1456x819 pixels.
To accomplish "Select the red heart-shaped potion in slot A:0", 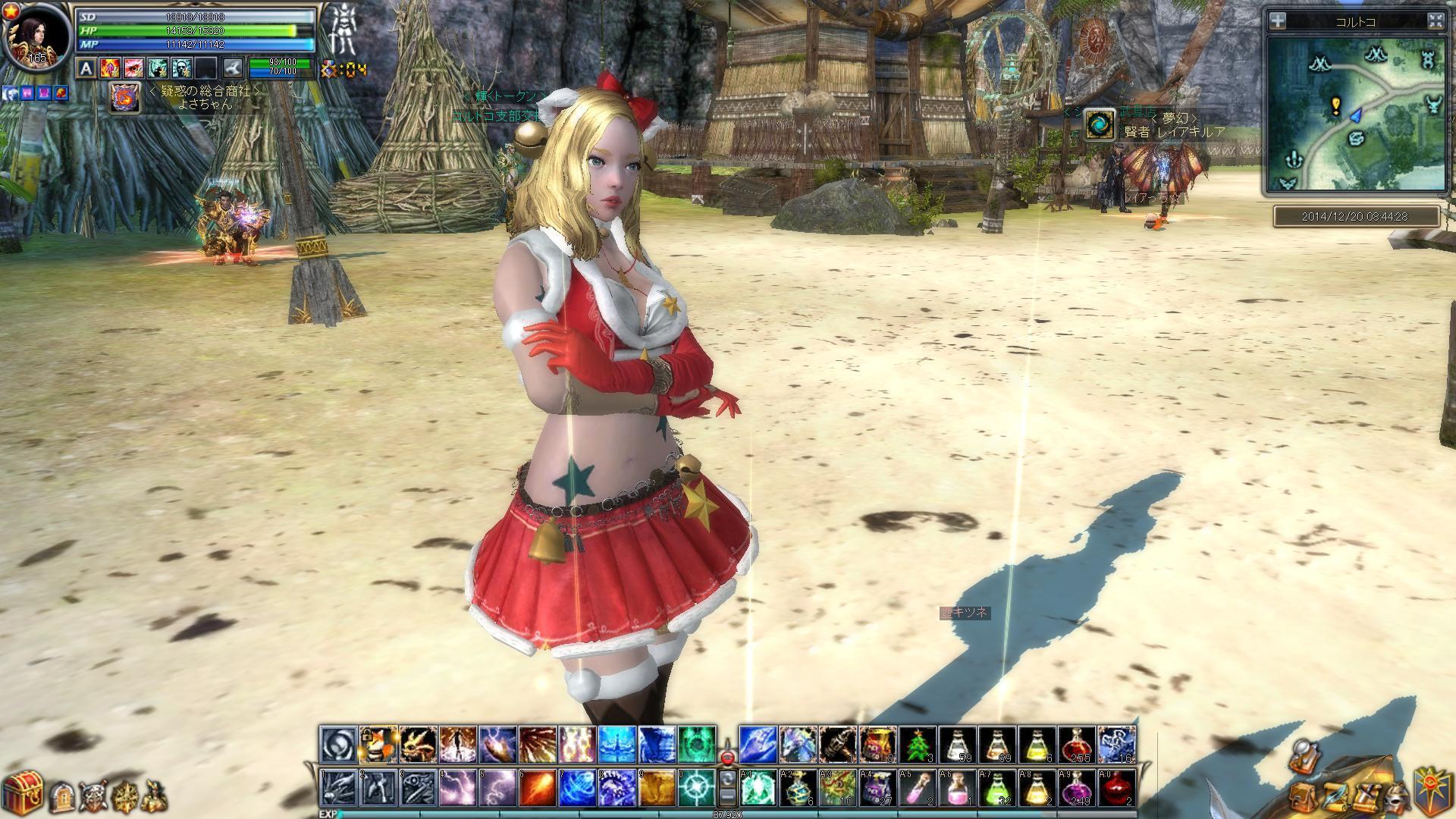I will 1116,788.
